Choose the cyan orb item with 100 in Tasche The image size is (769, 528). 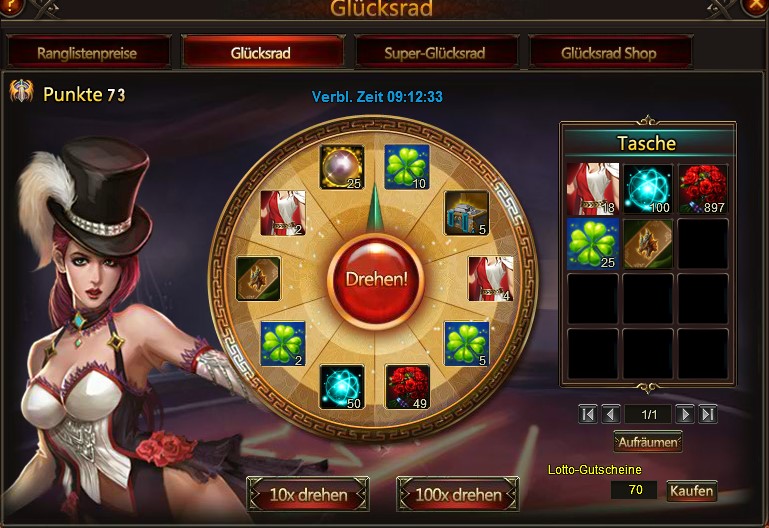(x=648, y=189)
